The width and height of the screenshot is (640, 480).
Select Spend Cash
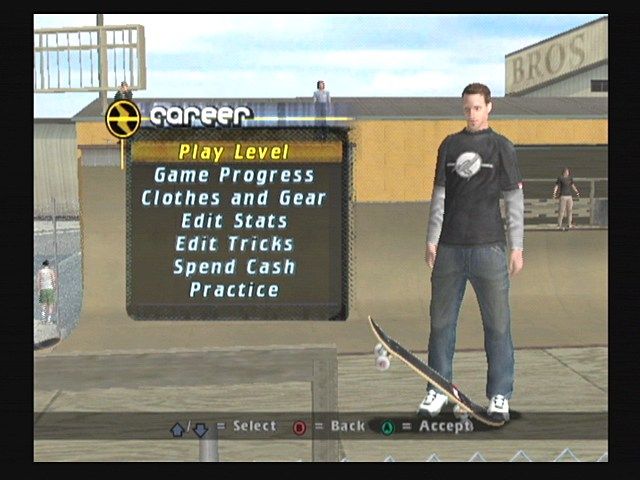234,267
